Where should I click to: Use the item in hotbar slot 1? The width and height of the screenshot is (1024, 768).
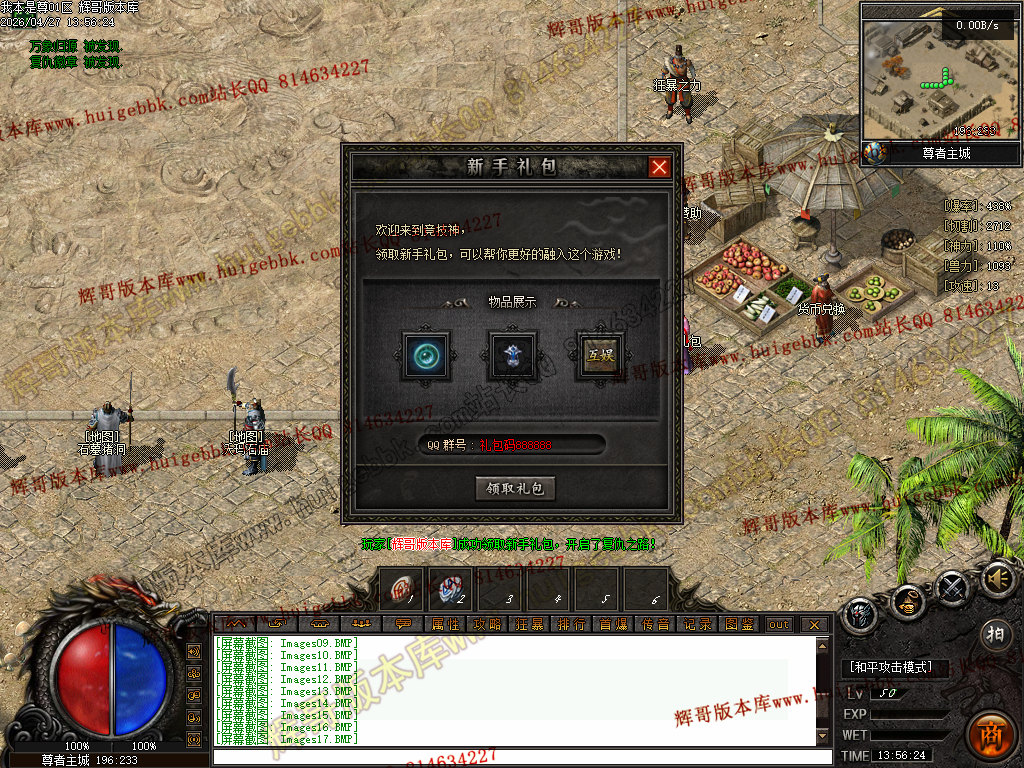[x=401, y=589]
